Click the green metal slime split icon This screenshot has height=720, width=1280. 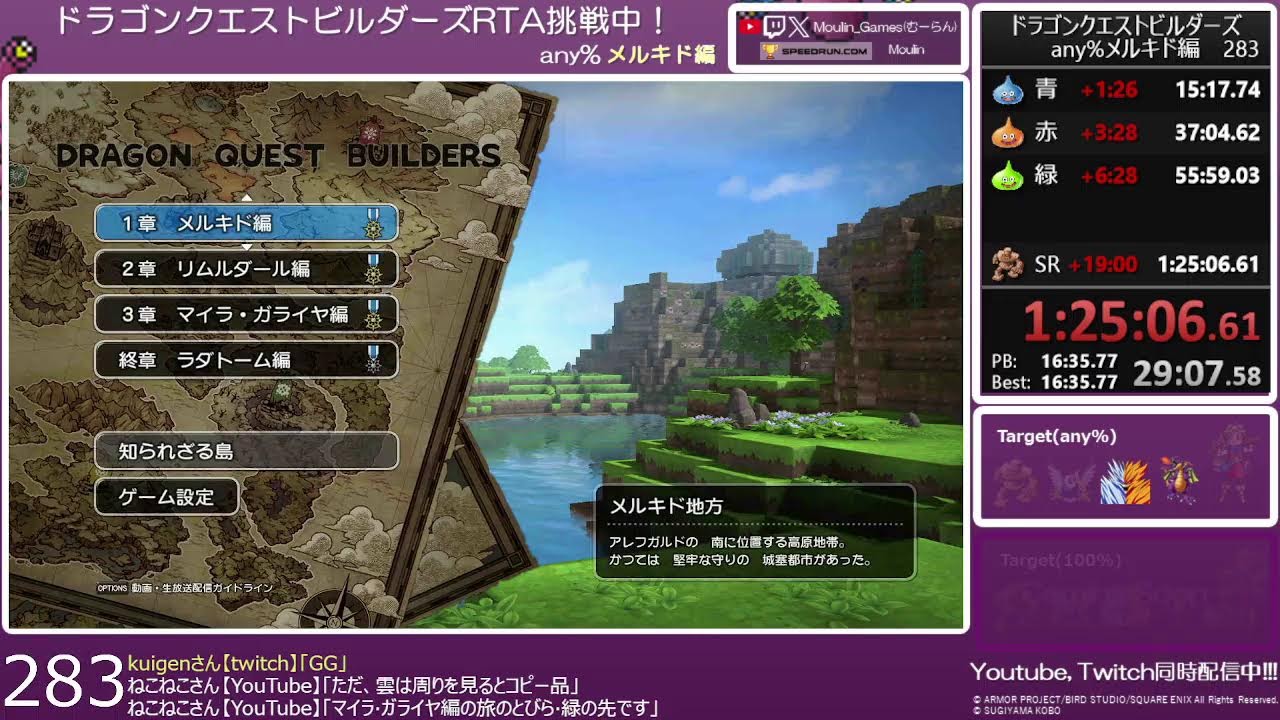1009,172
